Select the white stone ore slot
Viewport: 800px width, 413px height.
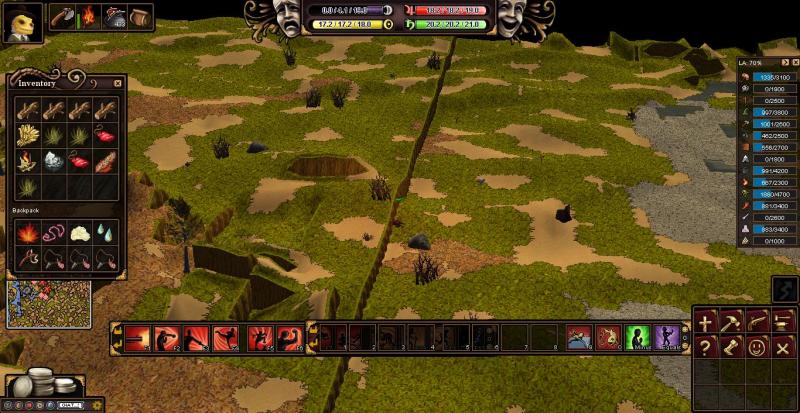coord(53,160)
